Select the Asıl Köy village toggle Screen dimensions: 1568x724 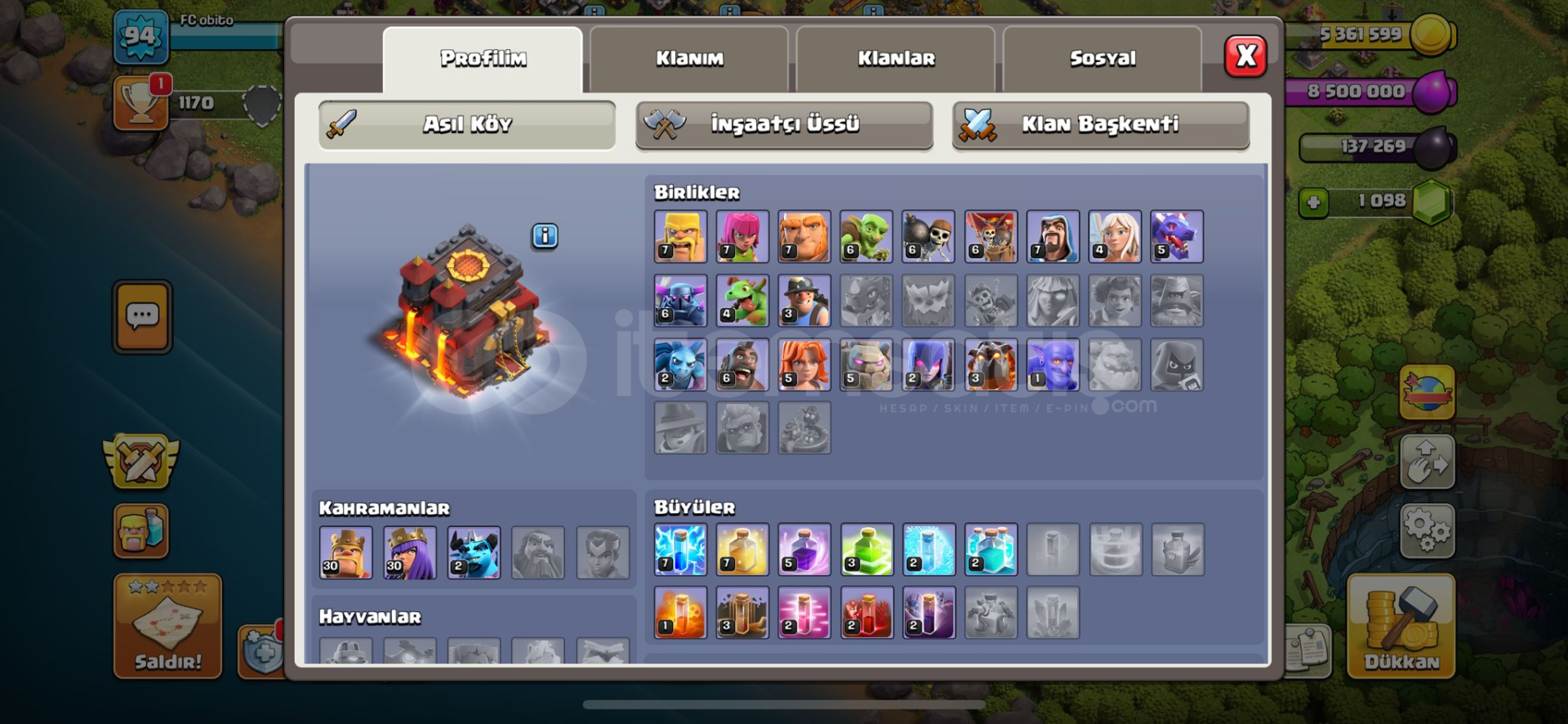(468, 123)
